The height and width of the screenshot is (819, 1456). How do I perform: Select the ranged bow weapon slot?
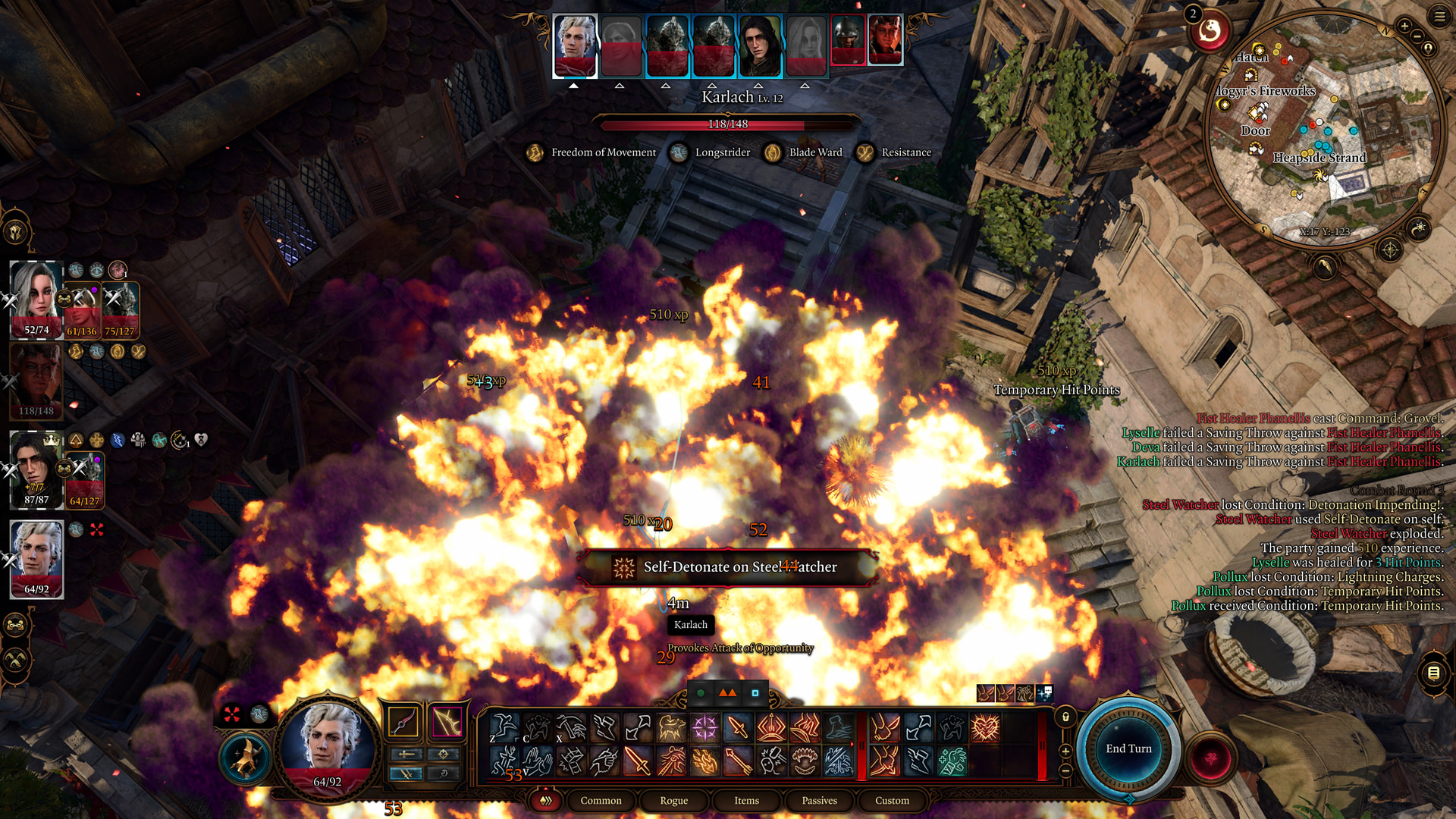click(x=447, y=722)
